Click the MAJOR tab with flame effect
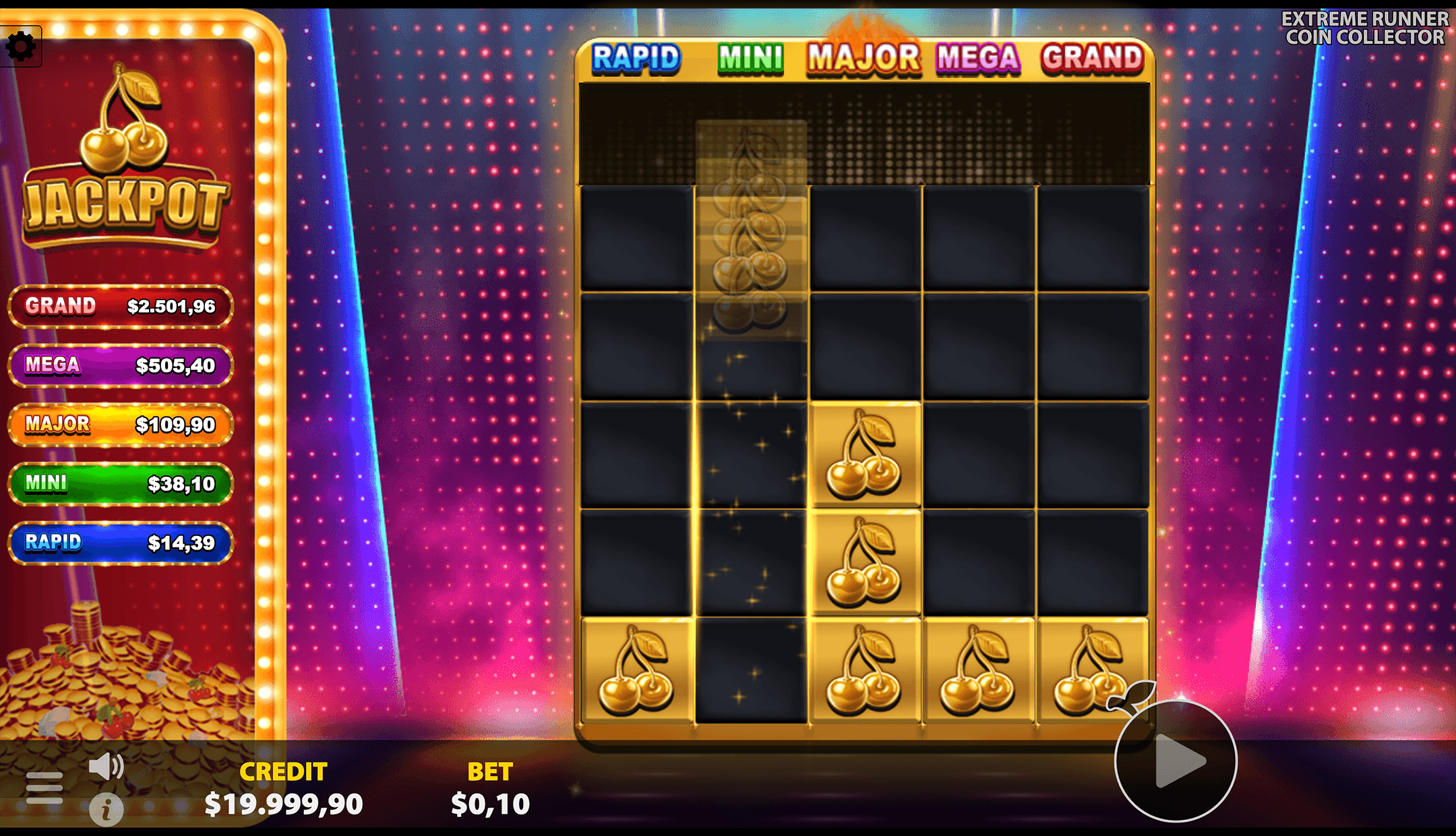 pos(863,59)
